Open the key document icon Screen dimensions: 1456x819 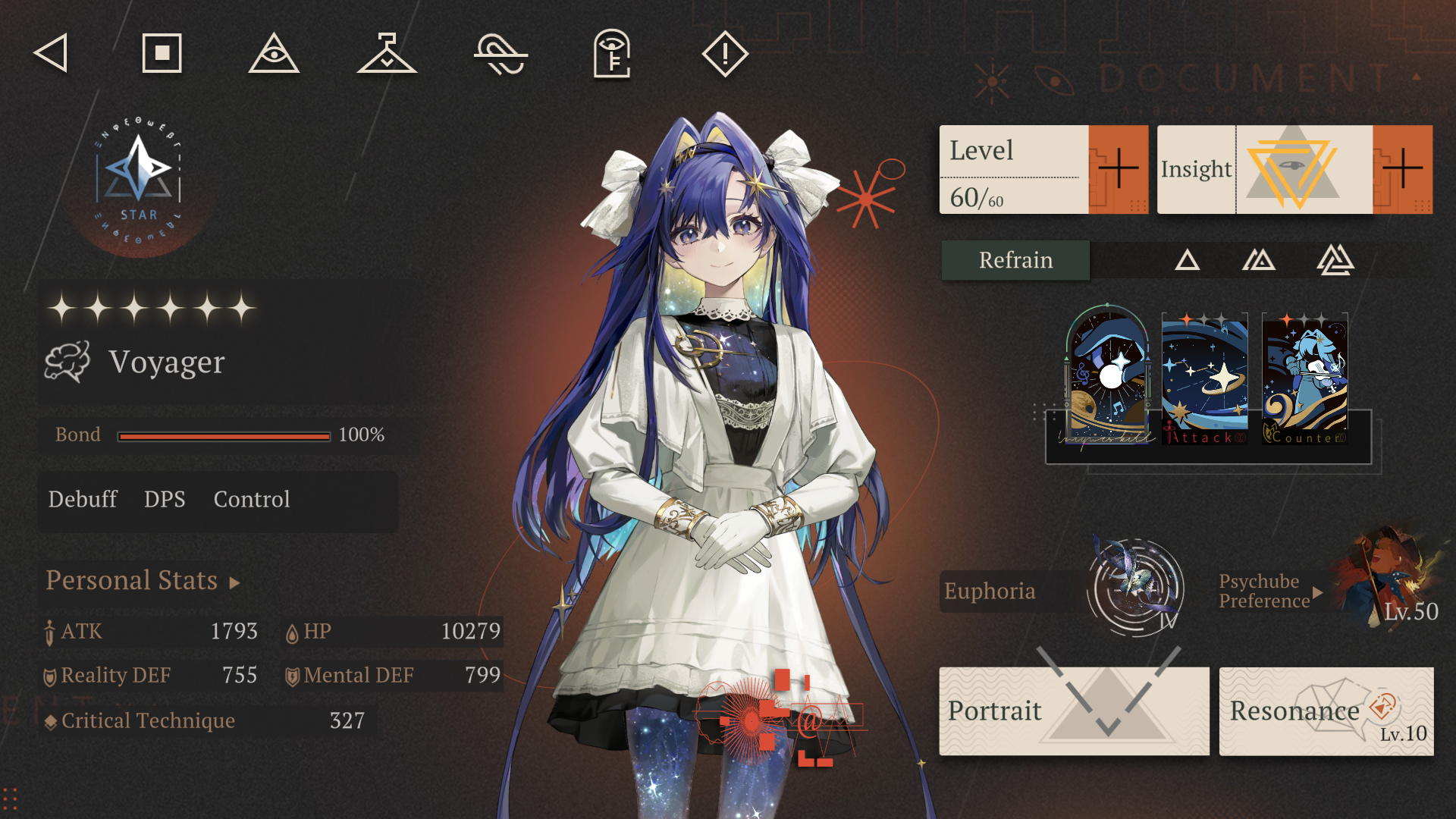click(x=612, y=53)
